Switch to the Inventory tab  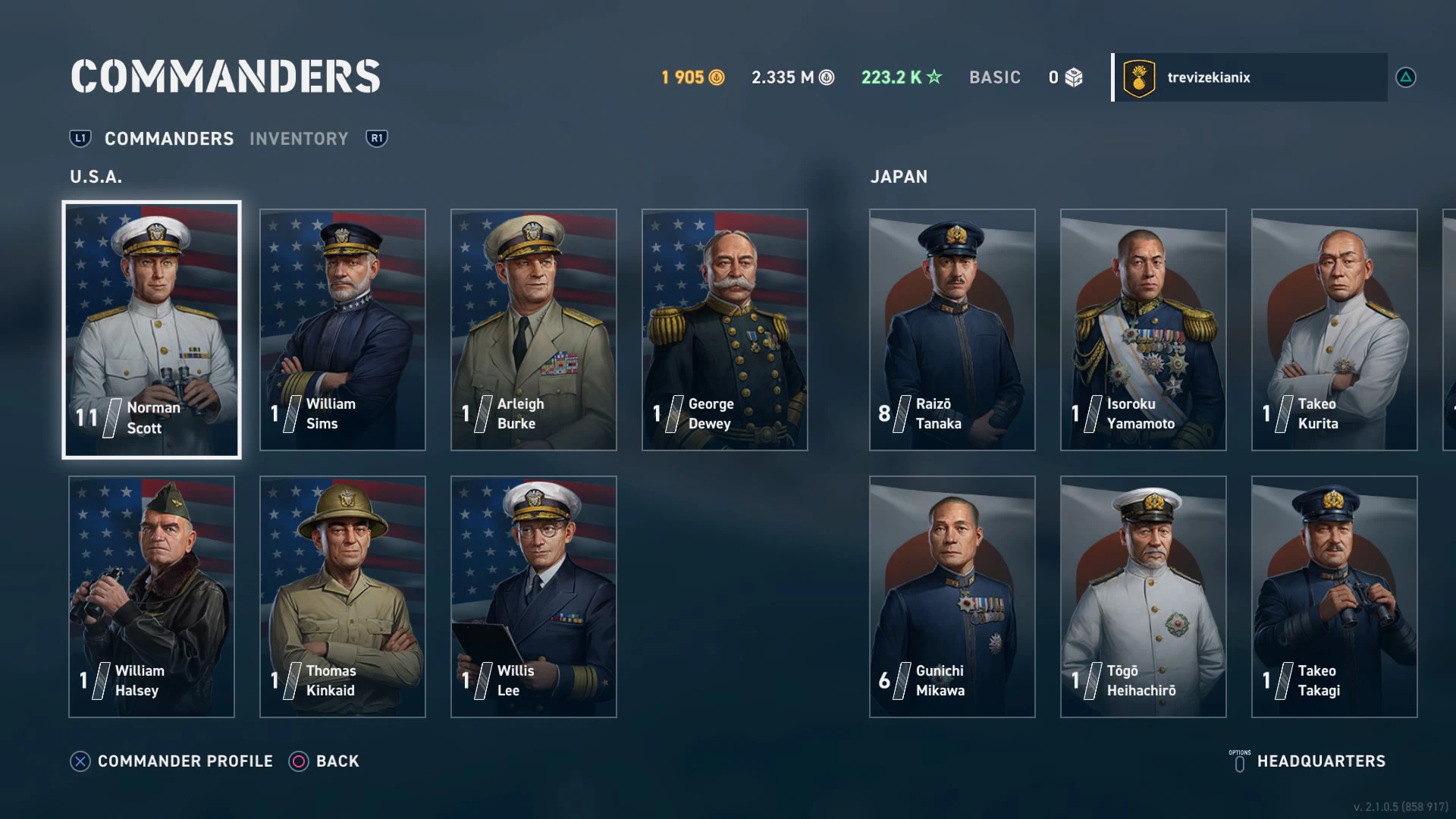tap(299, 139)
